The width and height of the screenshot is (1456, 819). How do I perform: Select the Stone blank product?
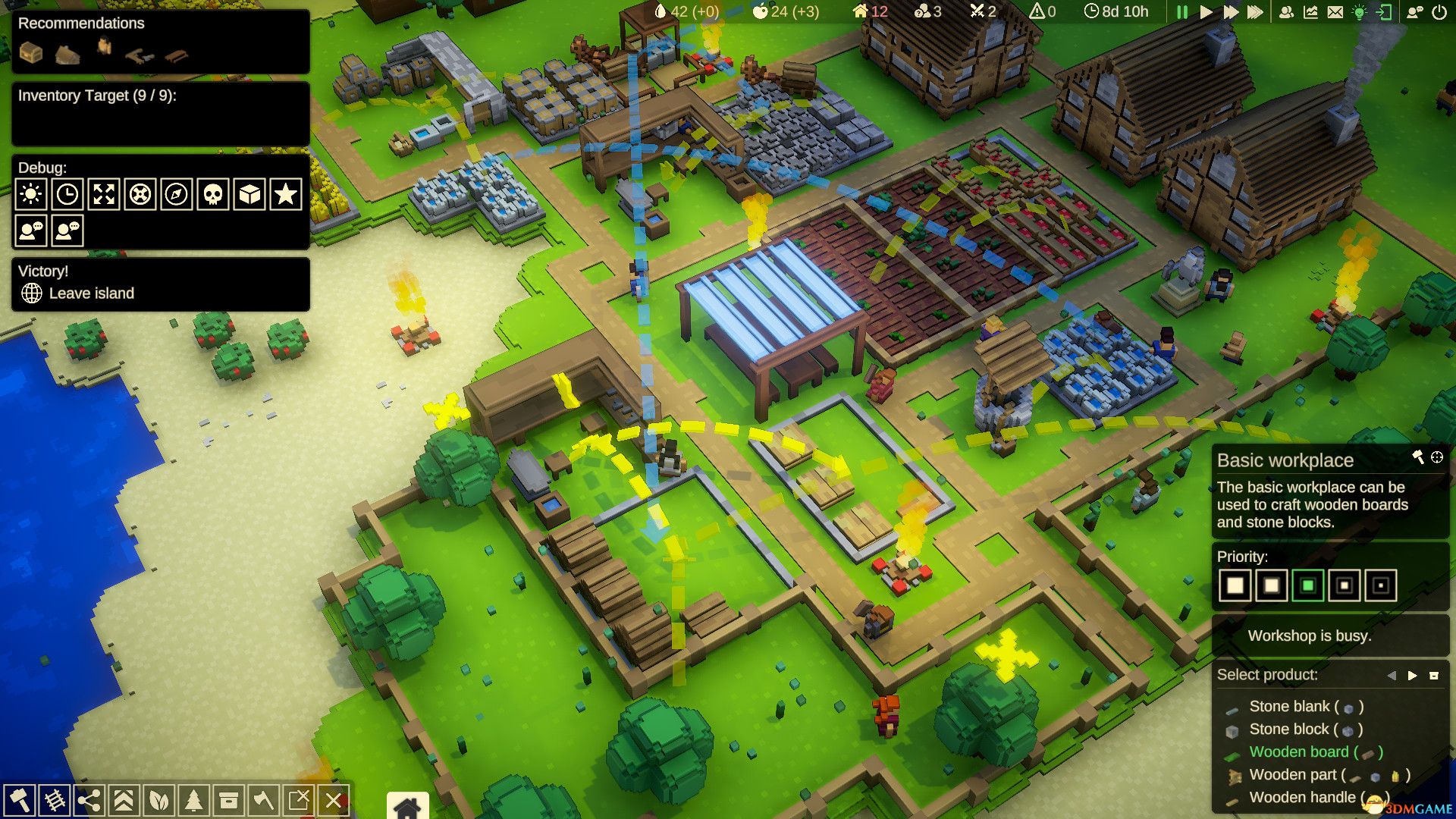1289,707
